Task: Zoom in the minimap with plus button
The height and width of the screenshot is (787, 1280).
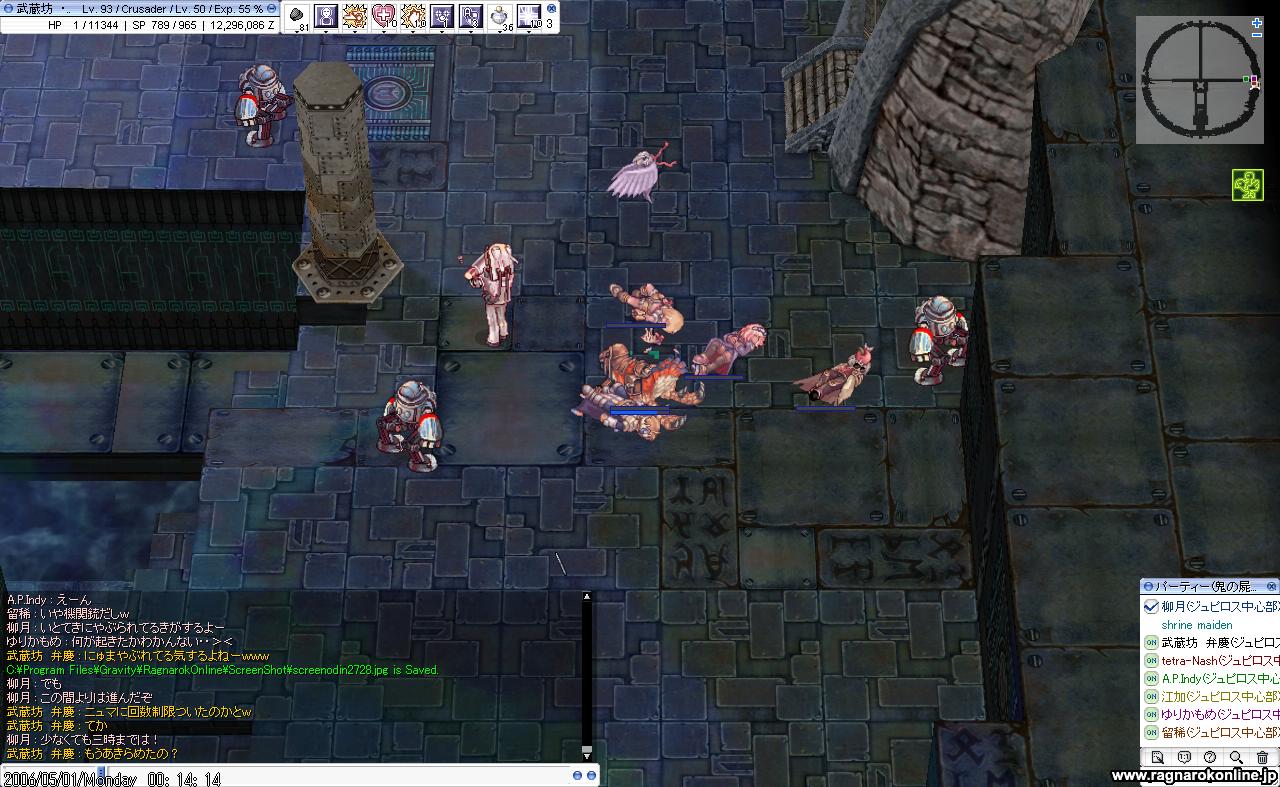Action: [1256, 23]
